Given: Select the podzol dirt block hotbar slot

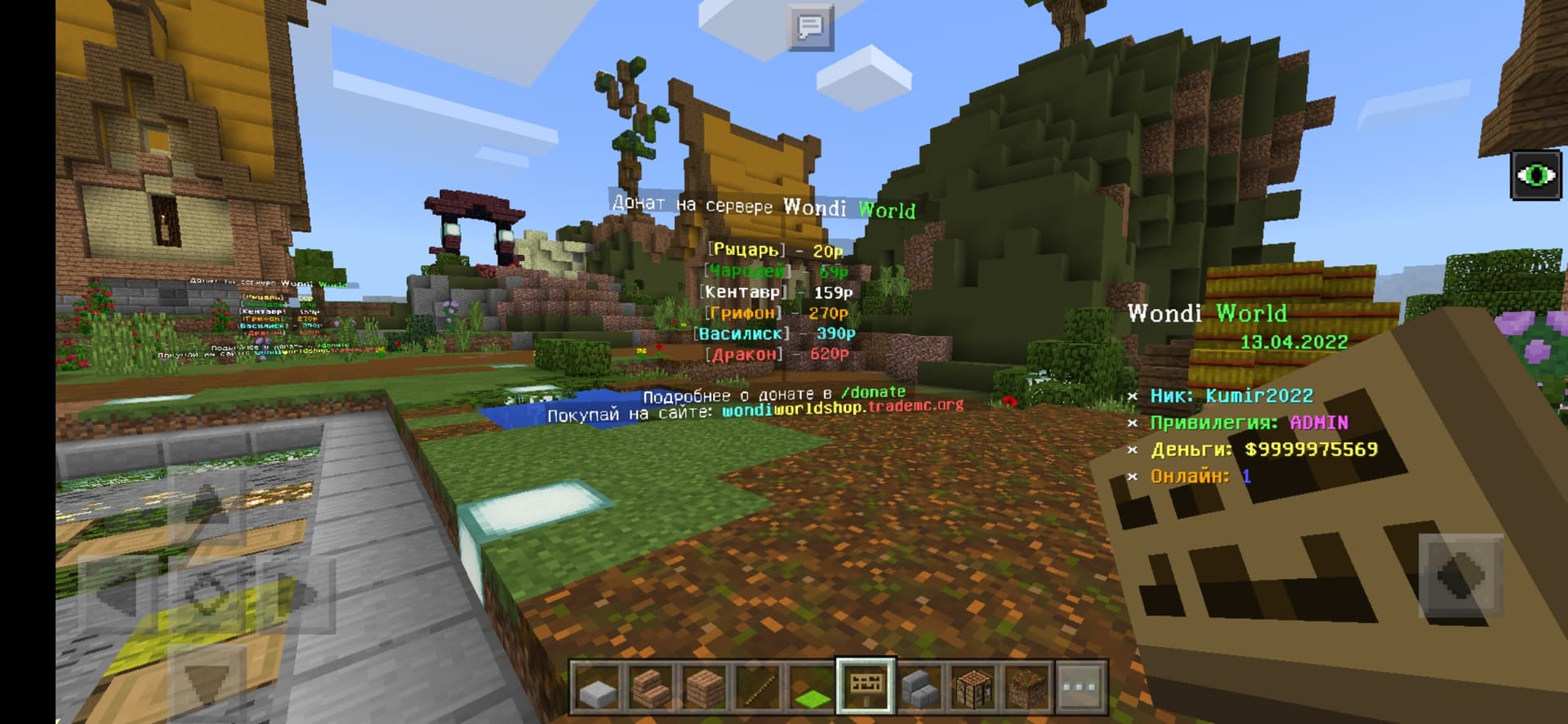Looking at the screenshot, I should click(1027, 686).
